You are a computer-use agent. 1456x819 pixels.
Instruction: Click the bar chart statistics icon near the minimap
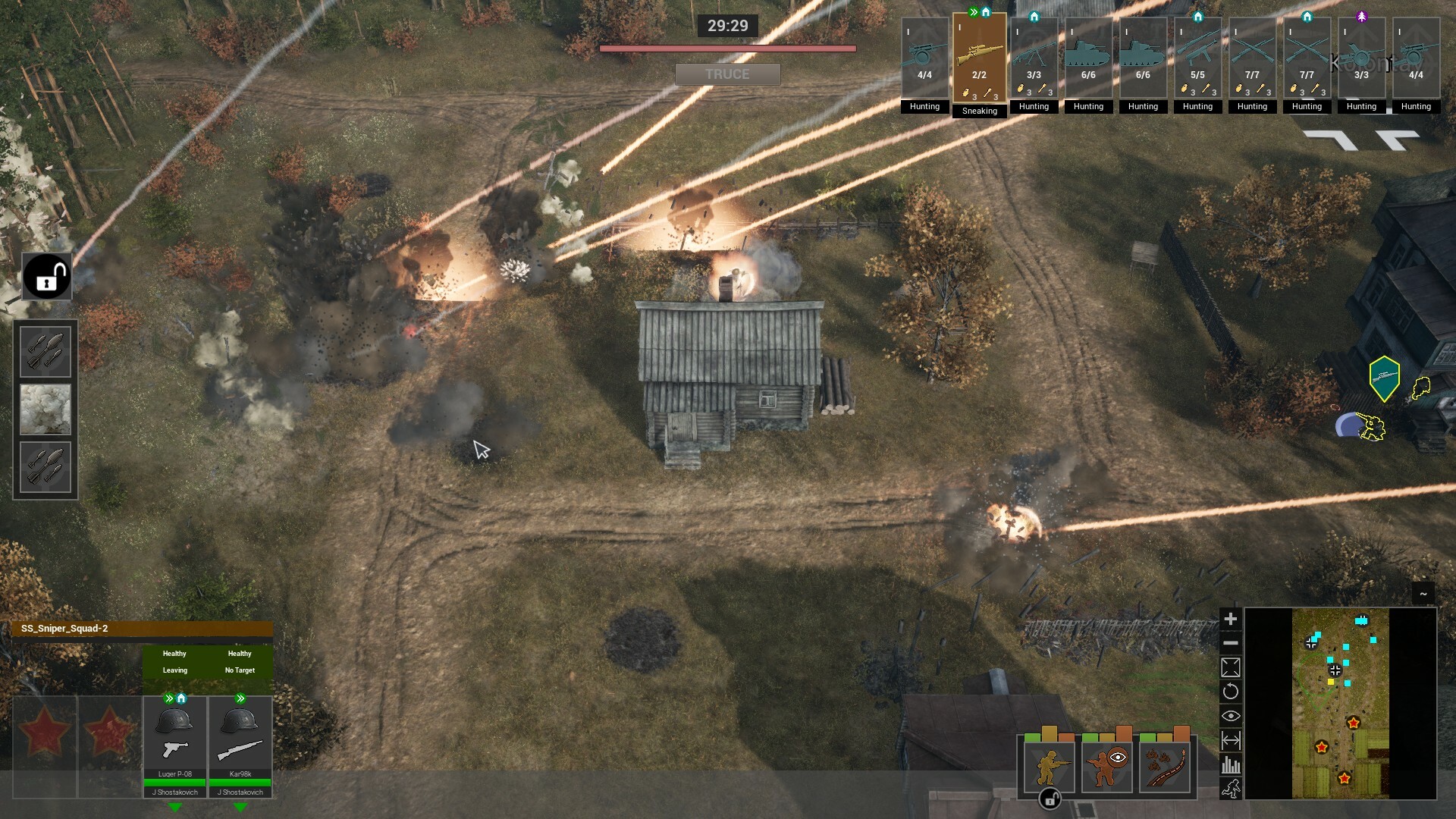coord(1232,764)
